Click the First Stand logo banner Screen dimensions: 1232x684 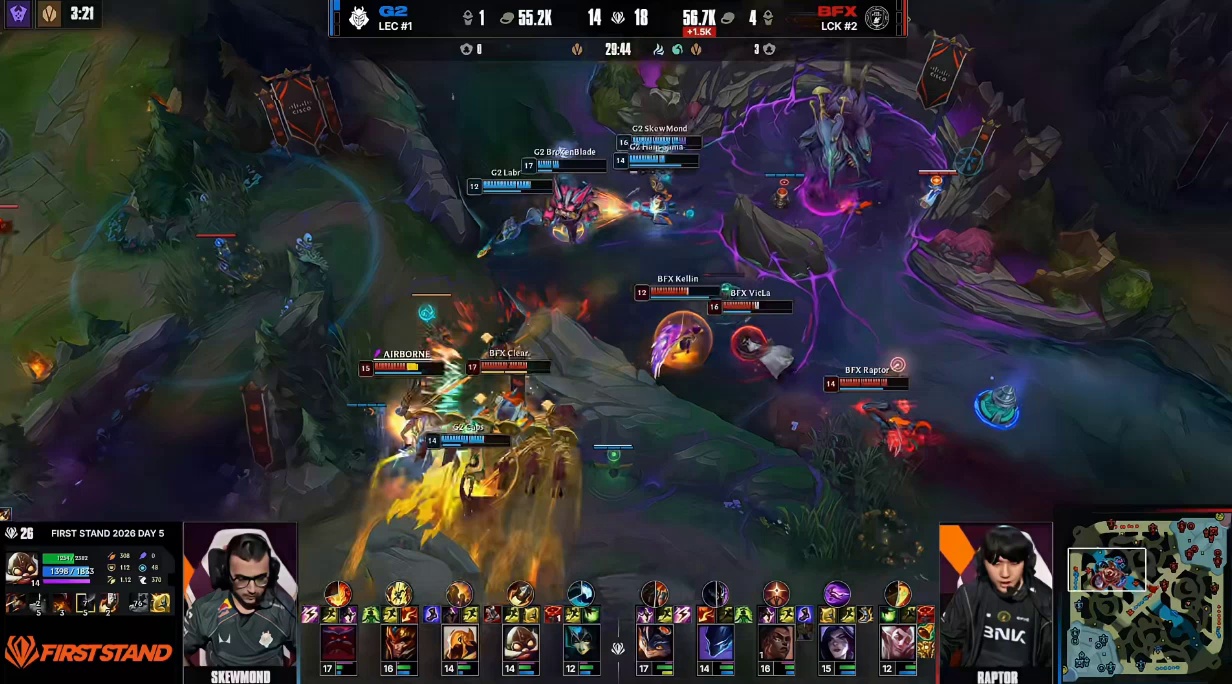click(90, 653)
